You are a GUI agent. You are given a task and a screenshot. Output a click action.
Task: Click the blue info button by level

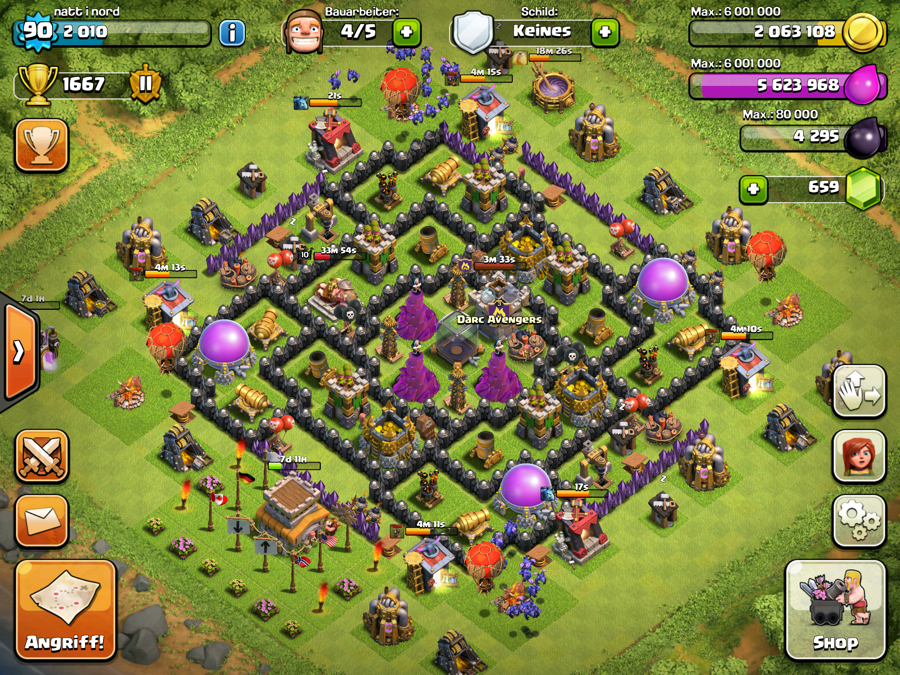tap(232, 32)
